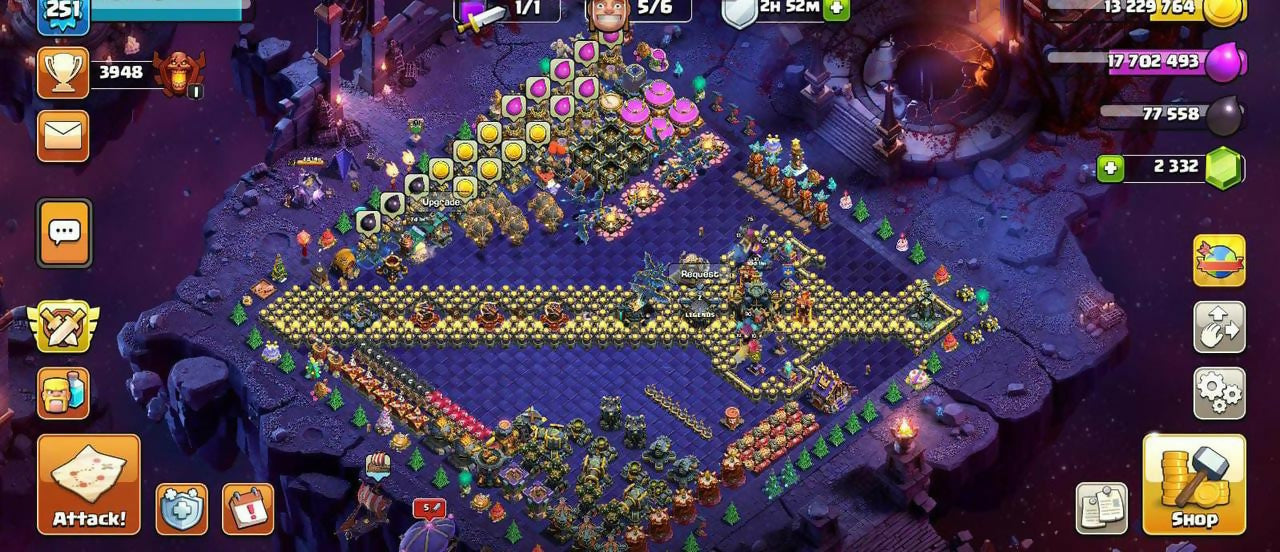View the Legend League skull badge
This screenshot has height=552, width=1280.
(x=180, y=73)
